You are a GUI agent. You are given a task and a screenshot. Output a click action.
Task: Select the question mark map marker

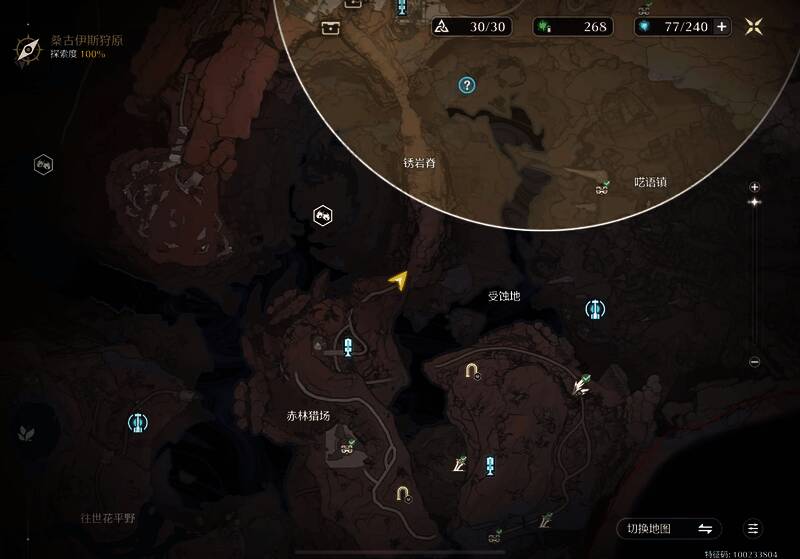pyautogui.click(x=466, y=86)
